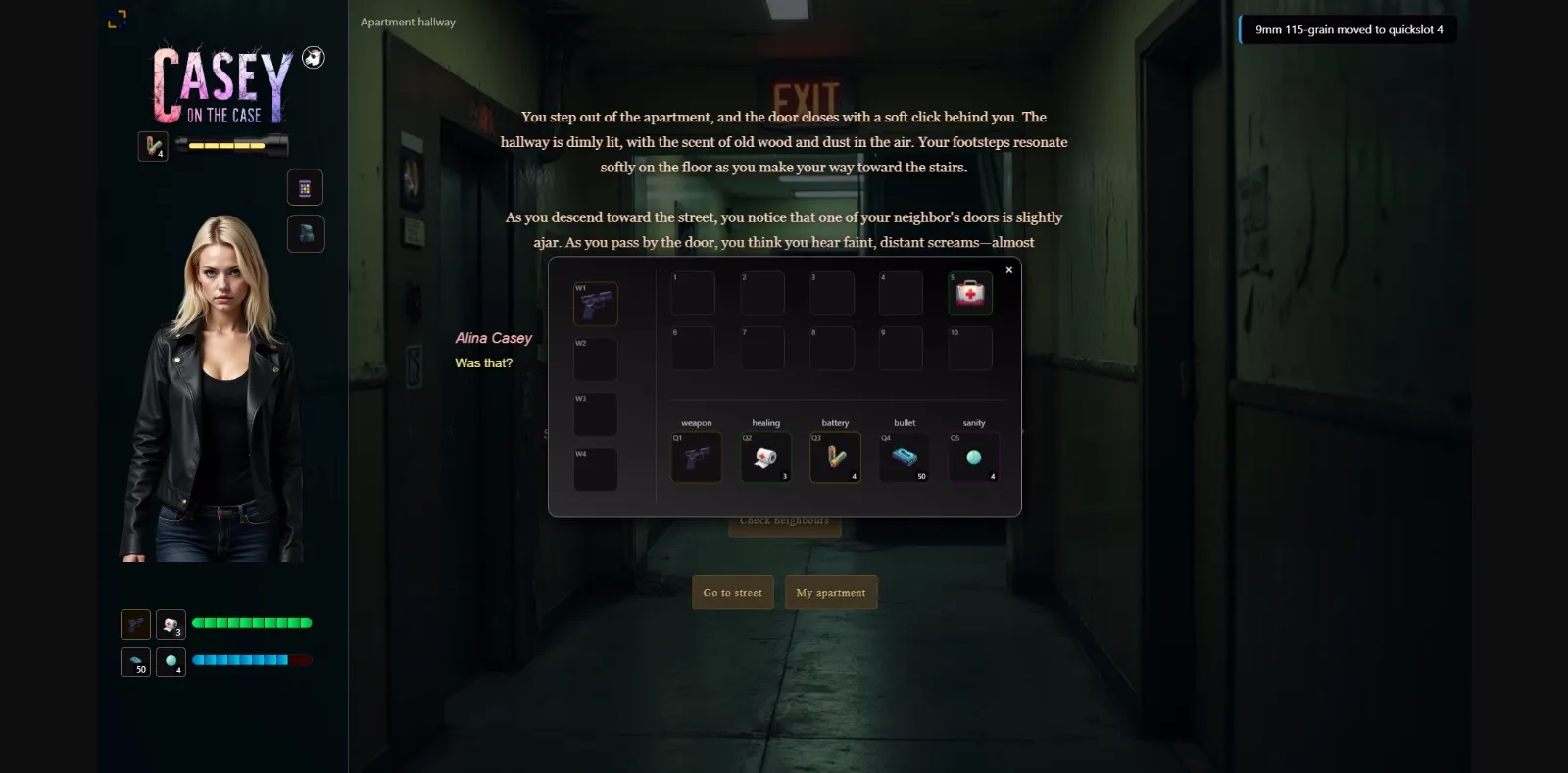Select the pistol in weapon slot W1
The image size is (1568, 773).
coord(597,304)
